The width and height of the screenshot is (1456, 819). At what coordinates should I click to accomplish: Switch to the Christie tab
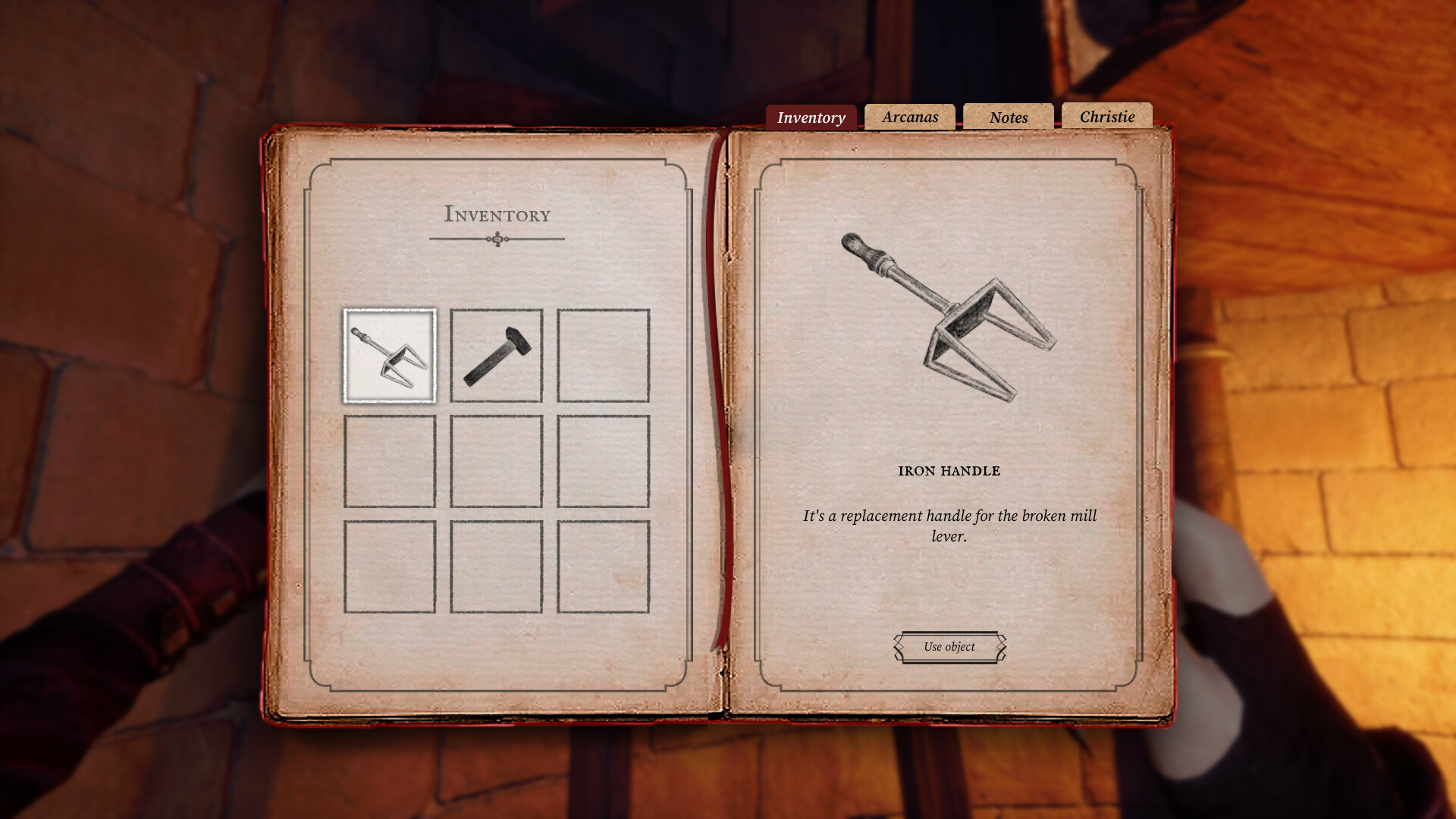click(x=1107, y=116)
